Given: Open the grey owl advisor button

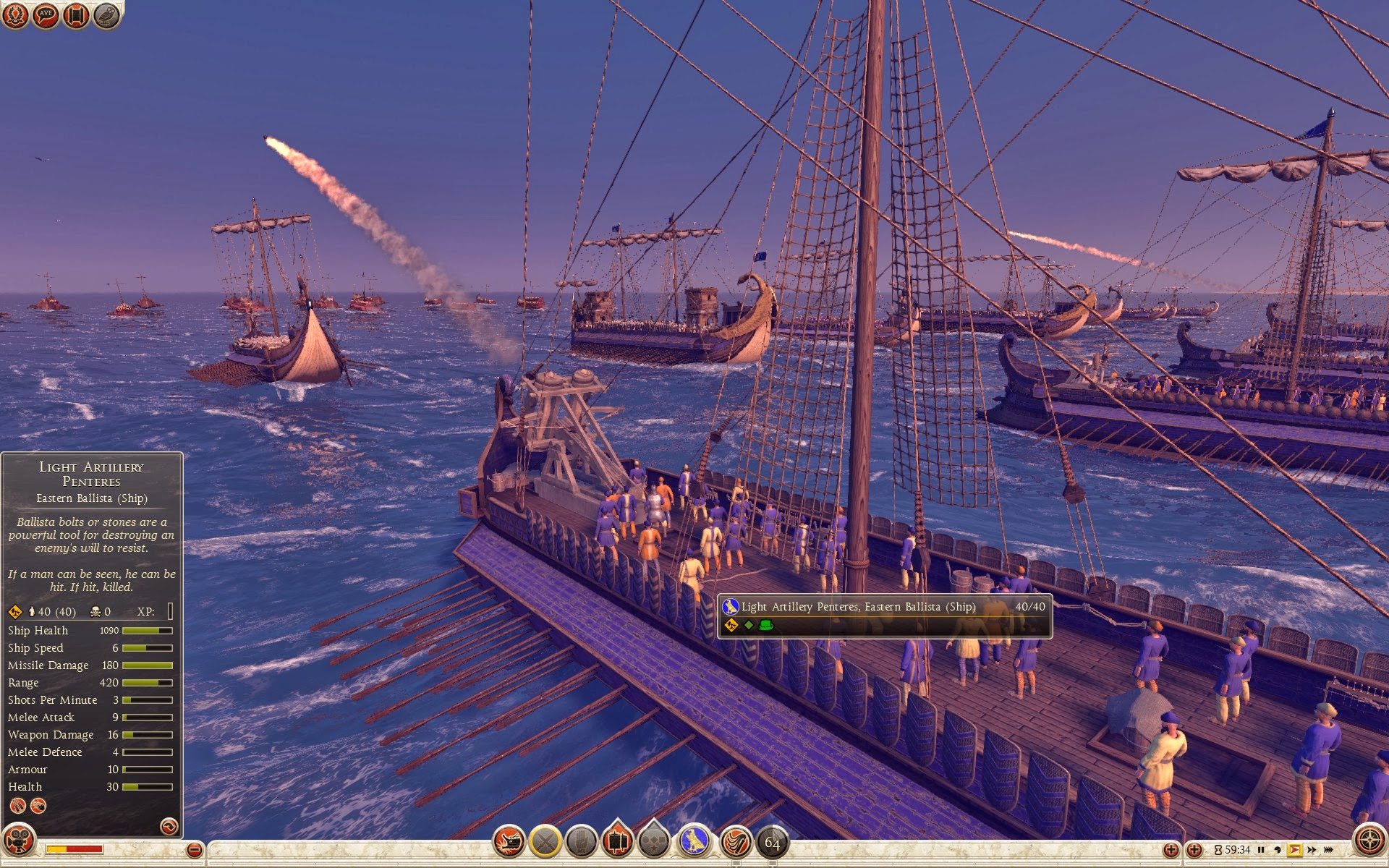Looking at the screenshot, I should (x=106, y=15).
